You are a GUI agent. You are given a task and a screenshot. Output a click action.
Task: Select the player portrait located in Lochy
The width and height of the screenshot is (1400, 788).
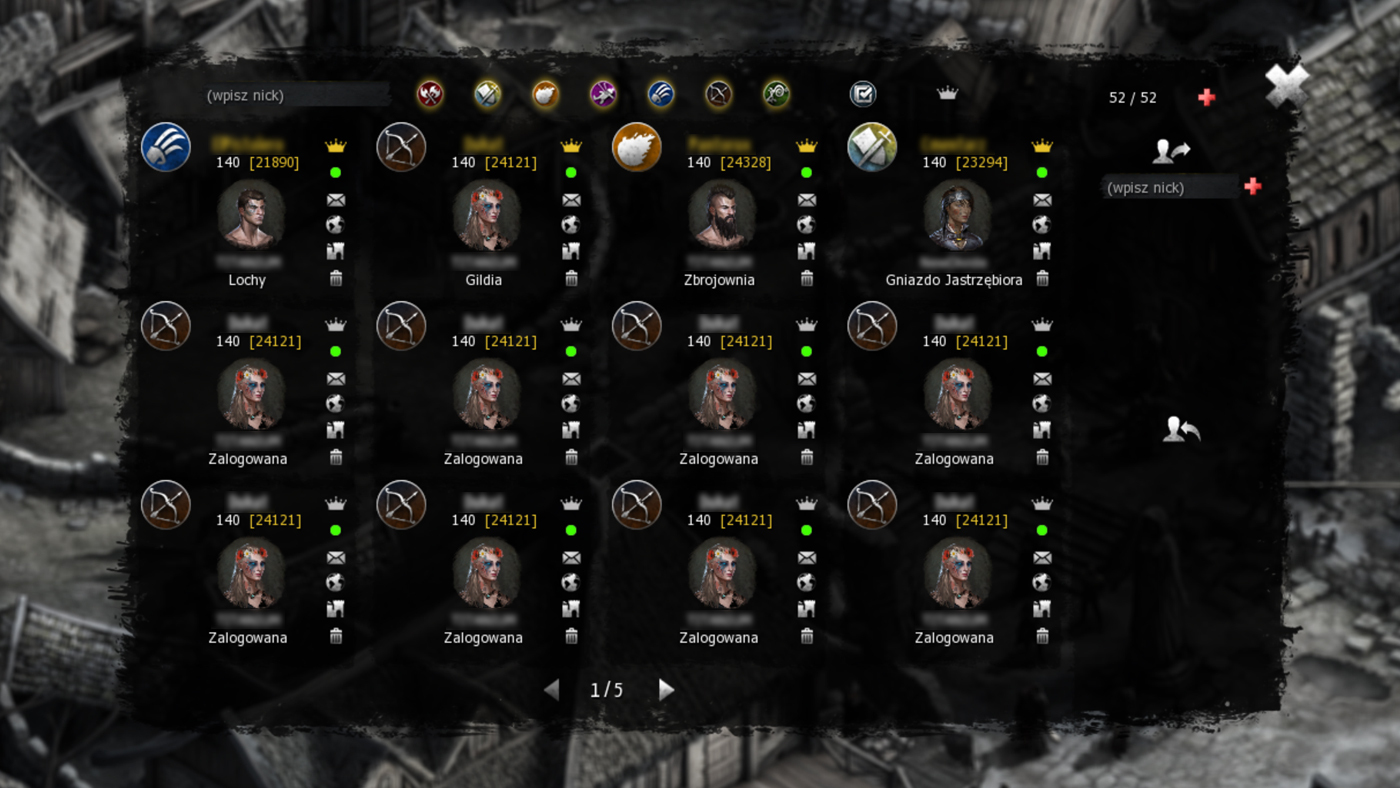point(251,214)
